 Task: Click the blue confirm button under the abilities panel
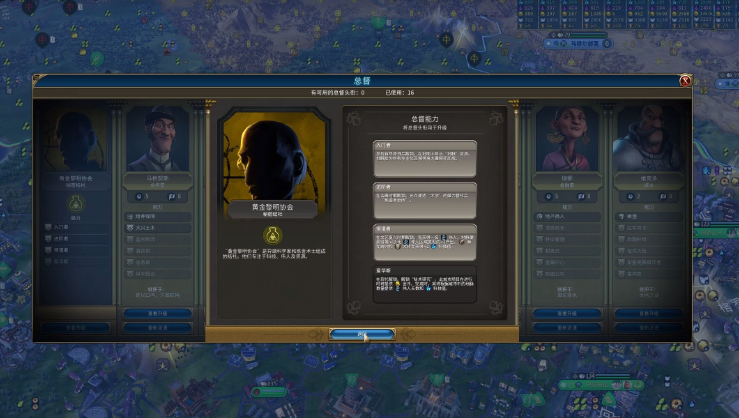[362, 333]
